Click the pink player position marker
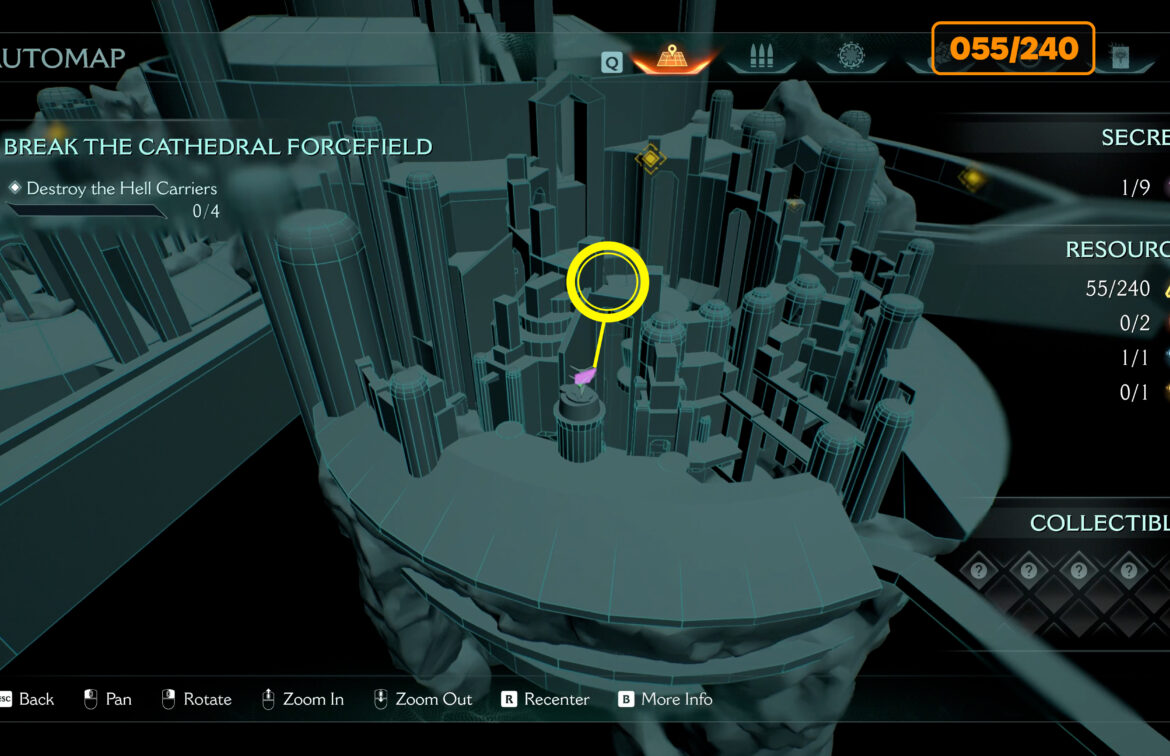Image resolution: width=1170 pixels, height=756 pixels. (584, 376)
